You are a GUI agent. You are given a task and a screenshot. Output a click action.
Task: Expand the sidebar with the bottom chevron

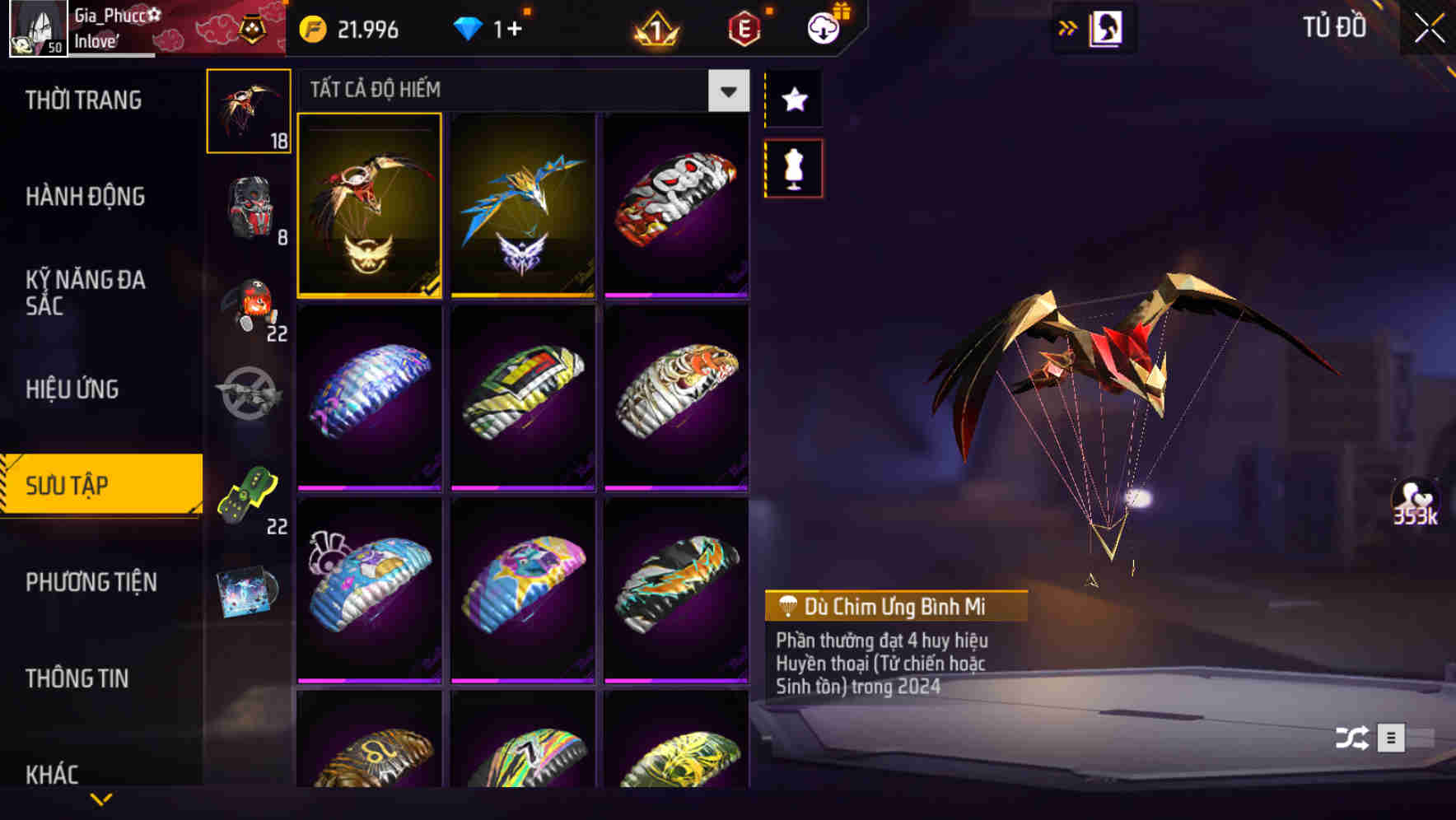(x=101, y=797)
